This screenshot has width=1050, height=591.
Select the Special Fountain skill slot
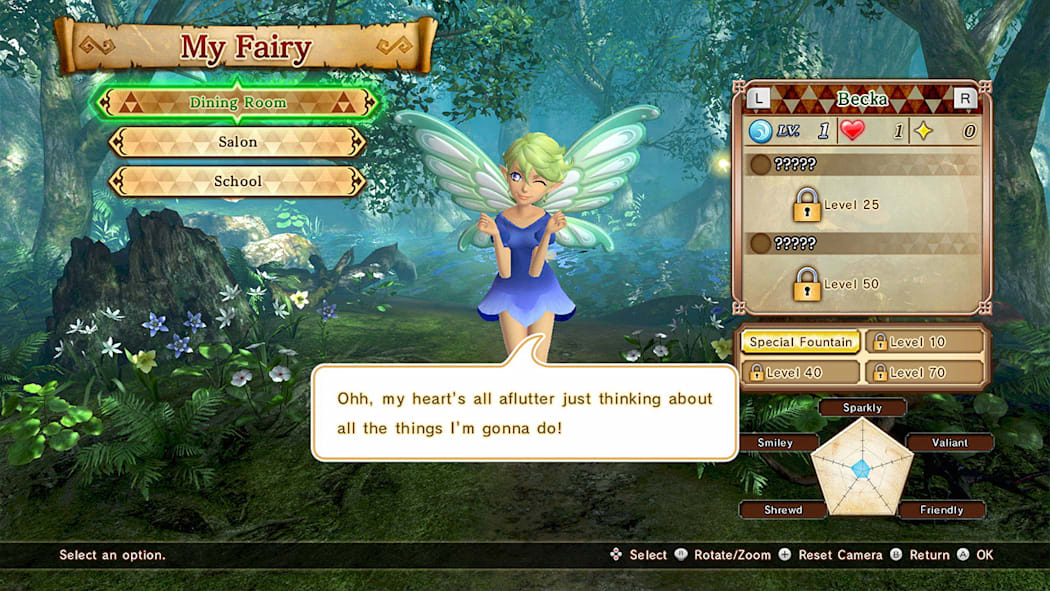800,342
